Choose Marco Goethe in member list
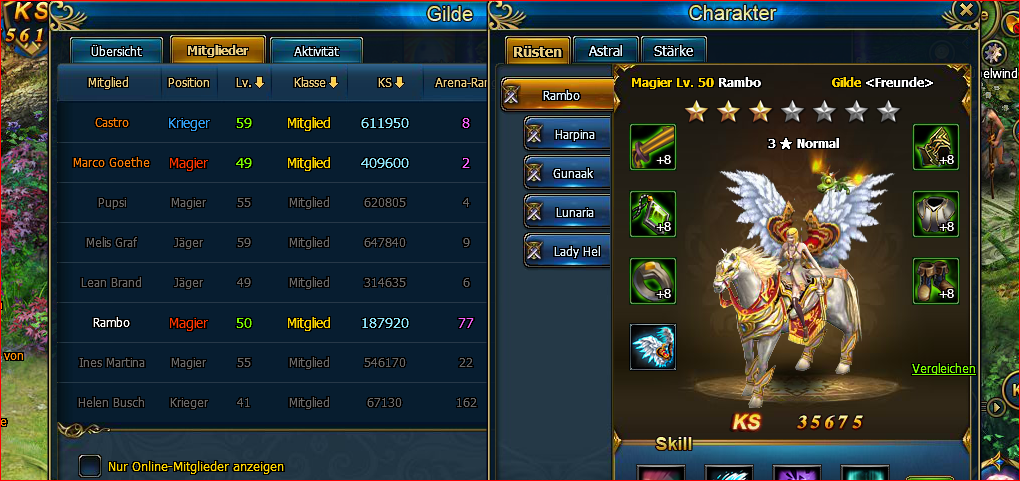The height and width of the screenshot is (481, 1020). point(111,163)
